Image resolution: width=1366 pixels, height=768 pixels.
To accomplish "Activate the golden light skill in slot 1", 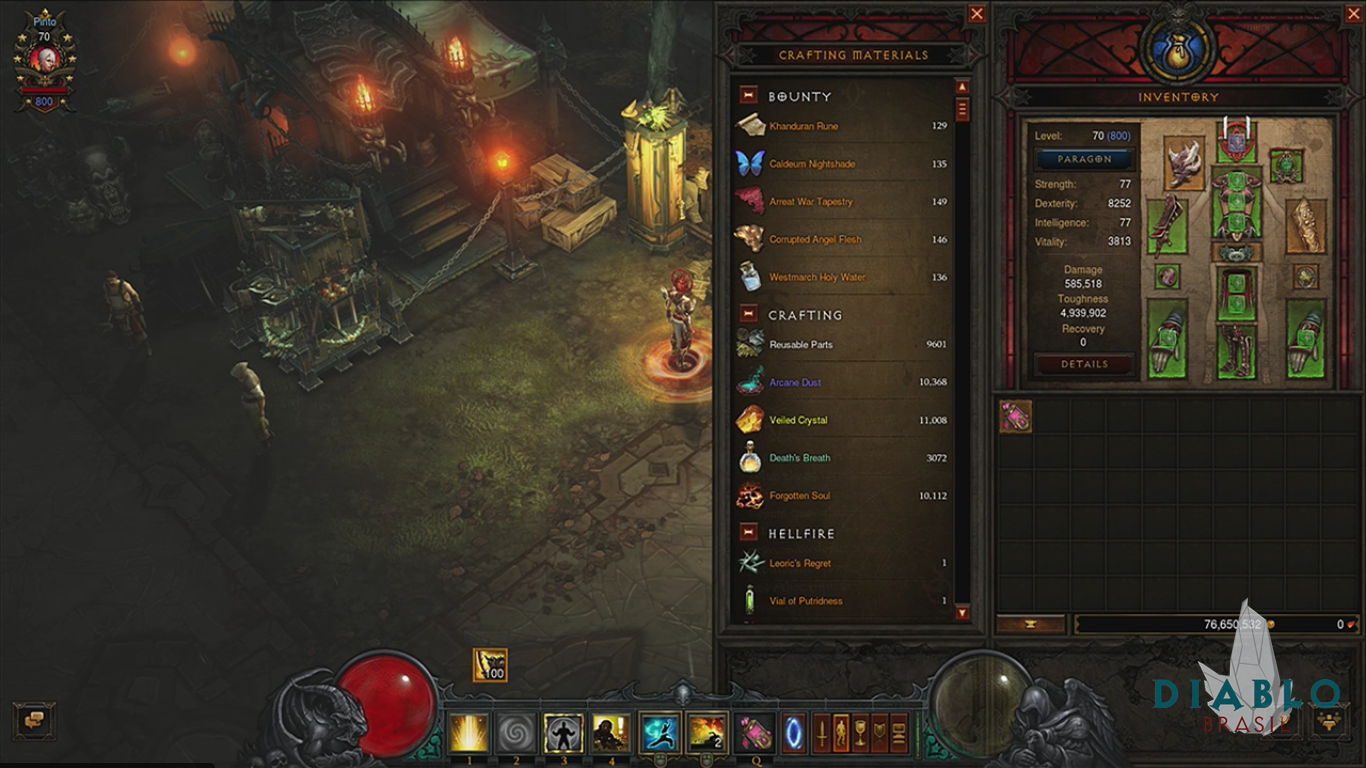I will (468, 733).
